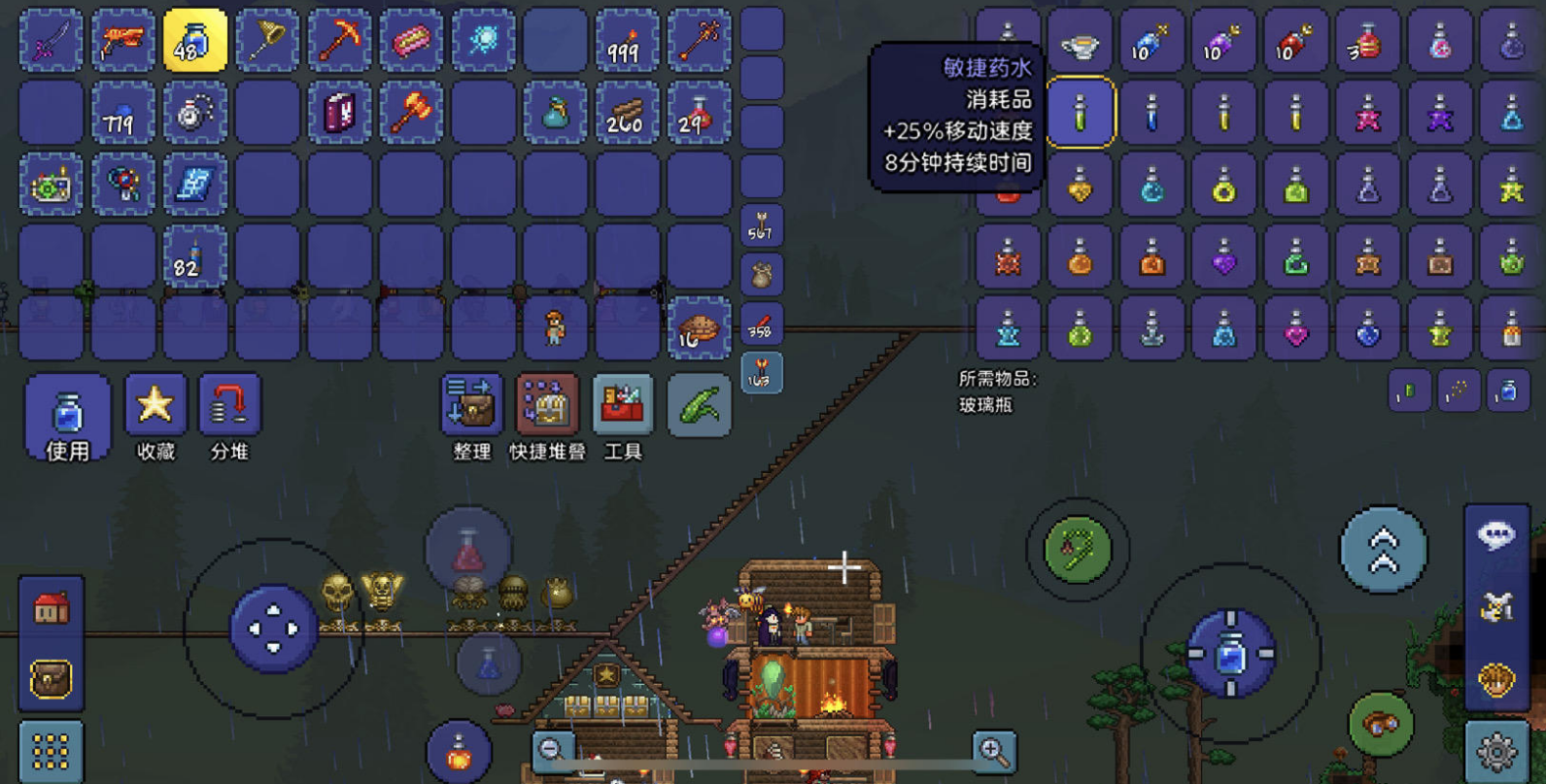Choose 分堆 (Split stack)

pyautogui.click(x=229, y=418)
